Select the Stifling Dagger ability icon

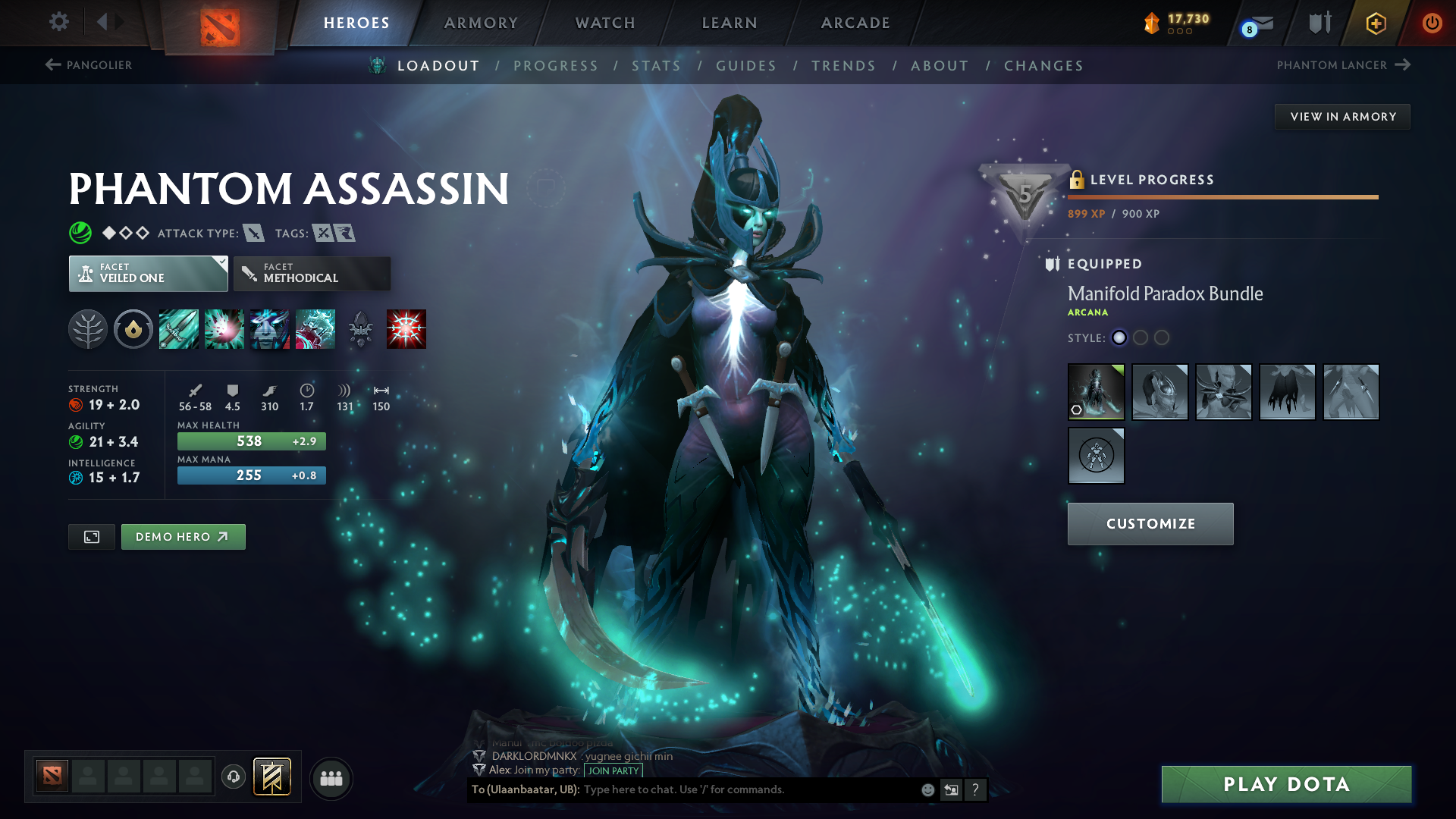click(x=178, y=329)
